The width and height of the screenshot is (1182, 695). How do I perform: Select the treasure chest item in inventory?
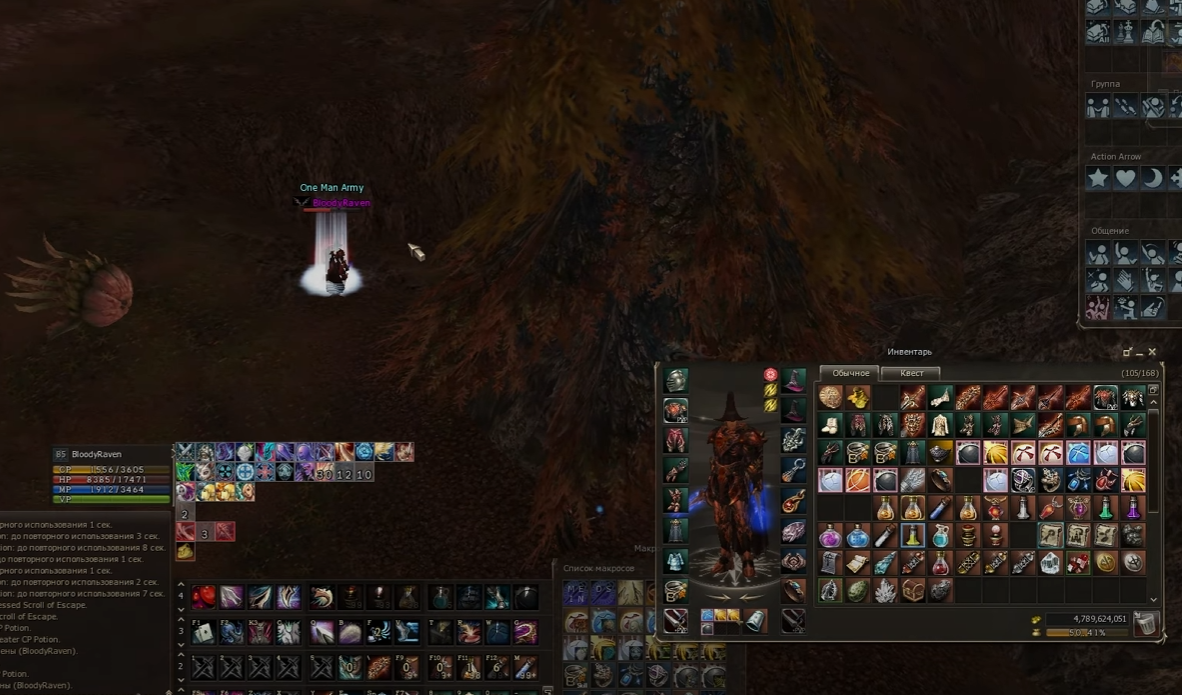(x=912, y=591)
